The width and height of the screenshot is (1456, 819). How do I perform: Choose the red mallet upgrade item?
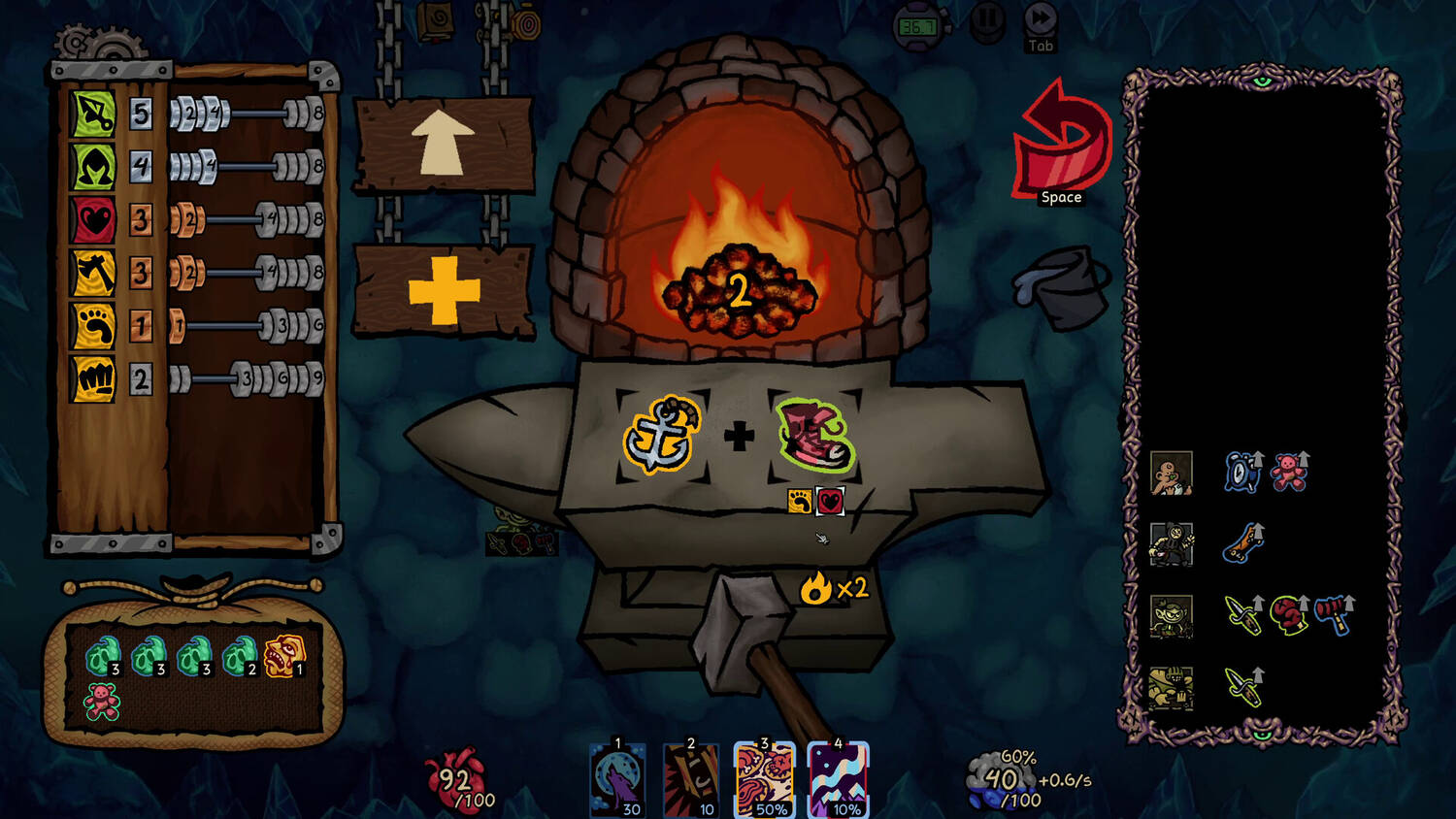point(1335,615)
